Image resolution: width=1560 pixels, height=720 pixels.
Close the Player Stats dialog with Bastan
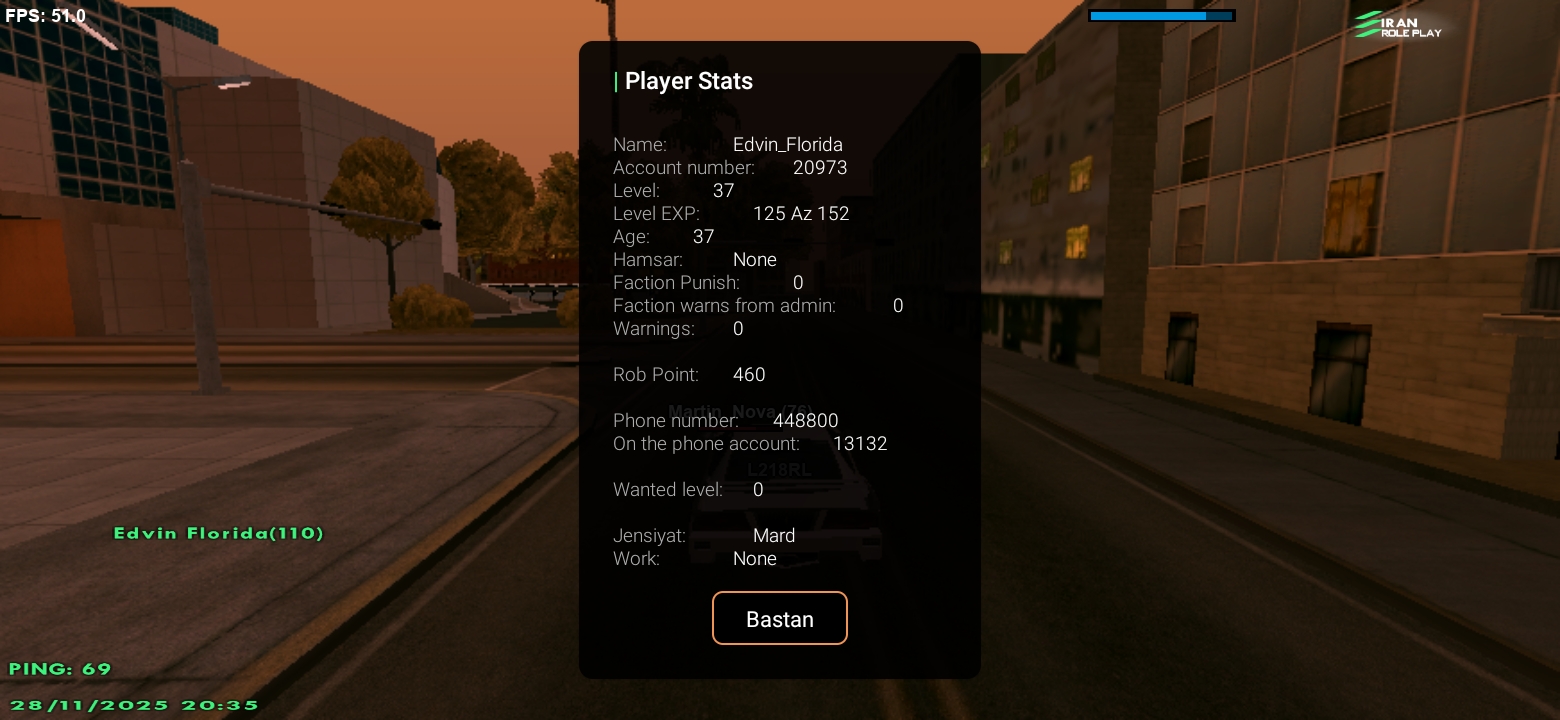pyautogui.click(x=779, y=618)
